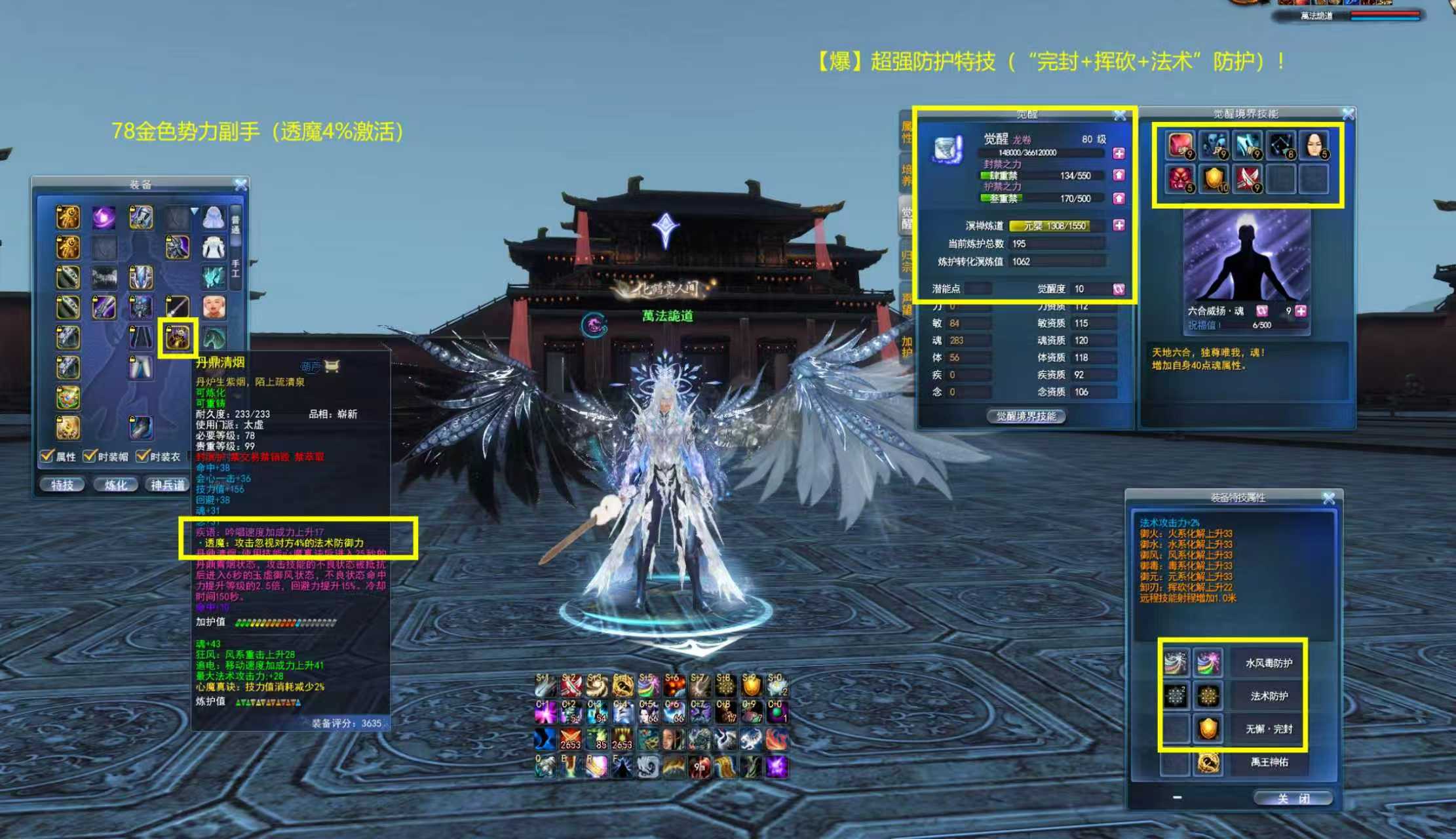The height and width of the screenshot is (839, 1456).
Task: Toggle the 属性 checkbox
Action: coord(47,456)
